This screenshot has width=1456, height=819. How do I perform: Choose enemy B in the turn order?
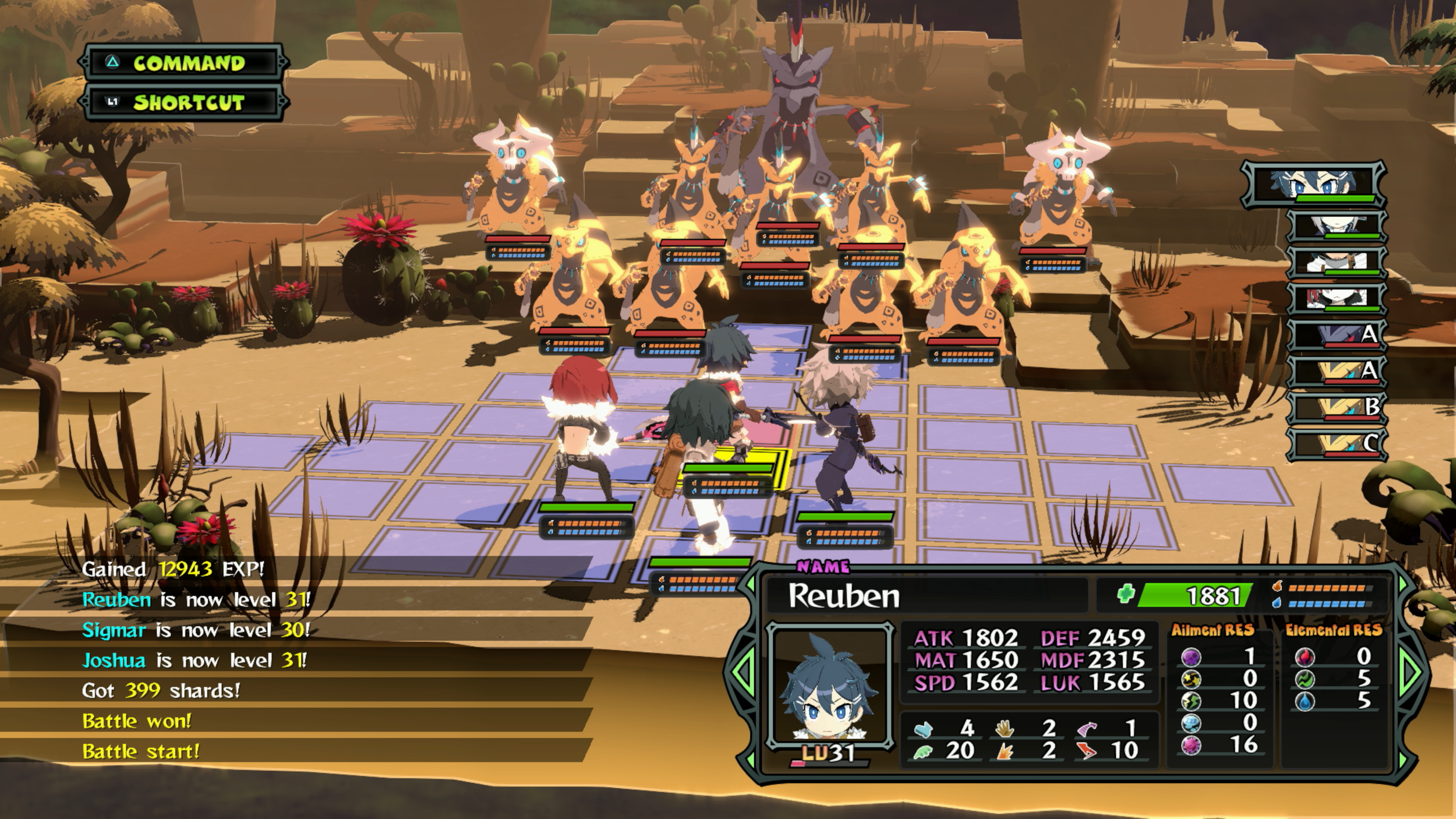pyautogui.click(x=1336, y=408)
